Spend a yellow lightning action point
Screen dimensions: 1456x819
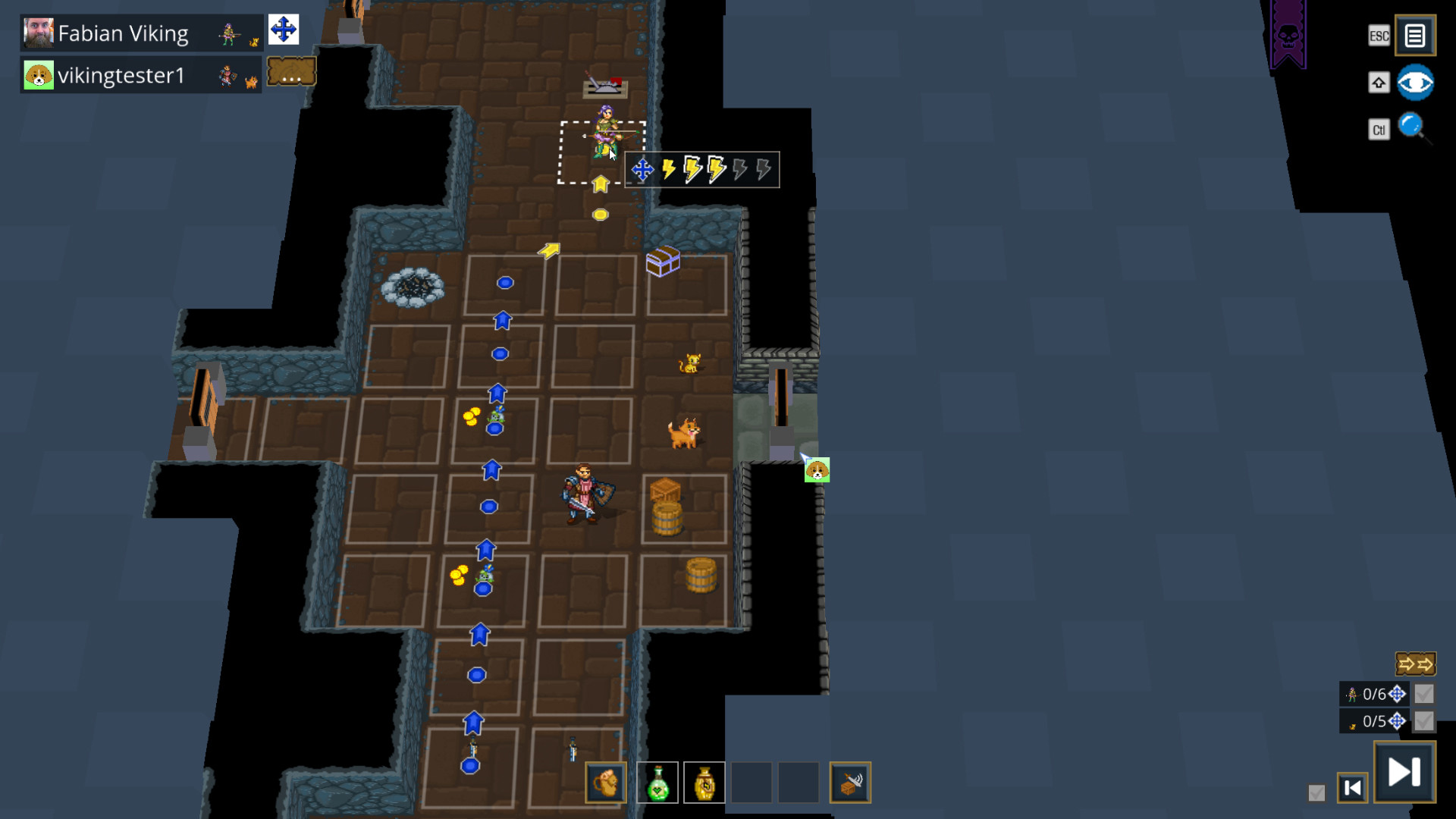667,170
